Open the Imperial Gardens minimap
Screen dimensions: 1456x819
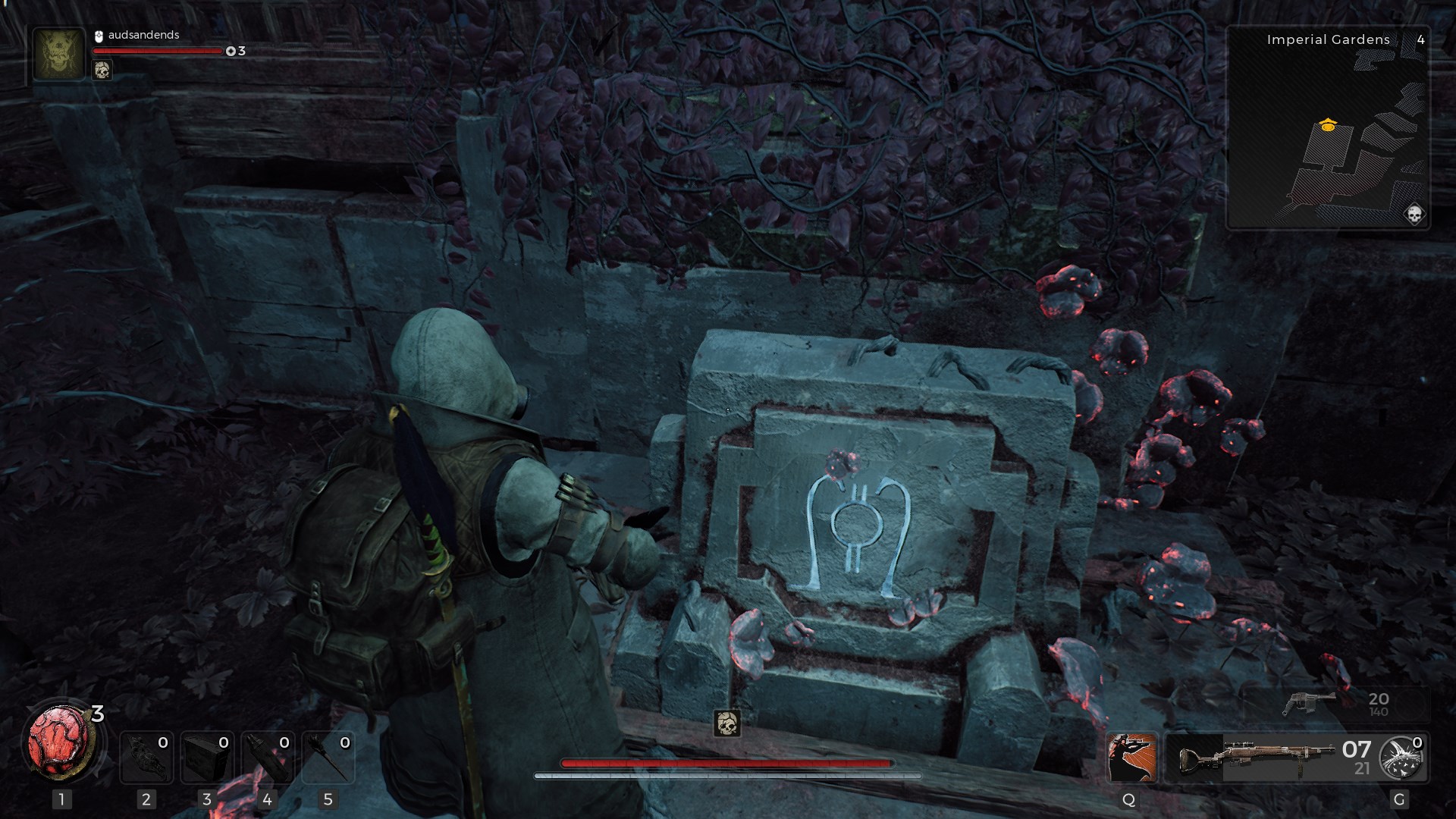[x=1328, y=127]
